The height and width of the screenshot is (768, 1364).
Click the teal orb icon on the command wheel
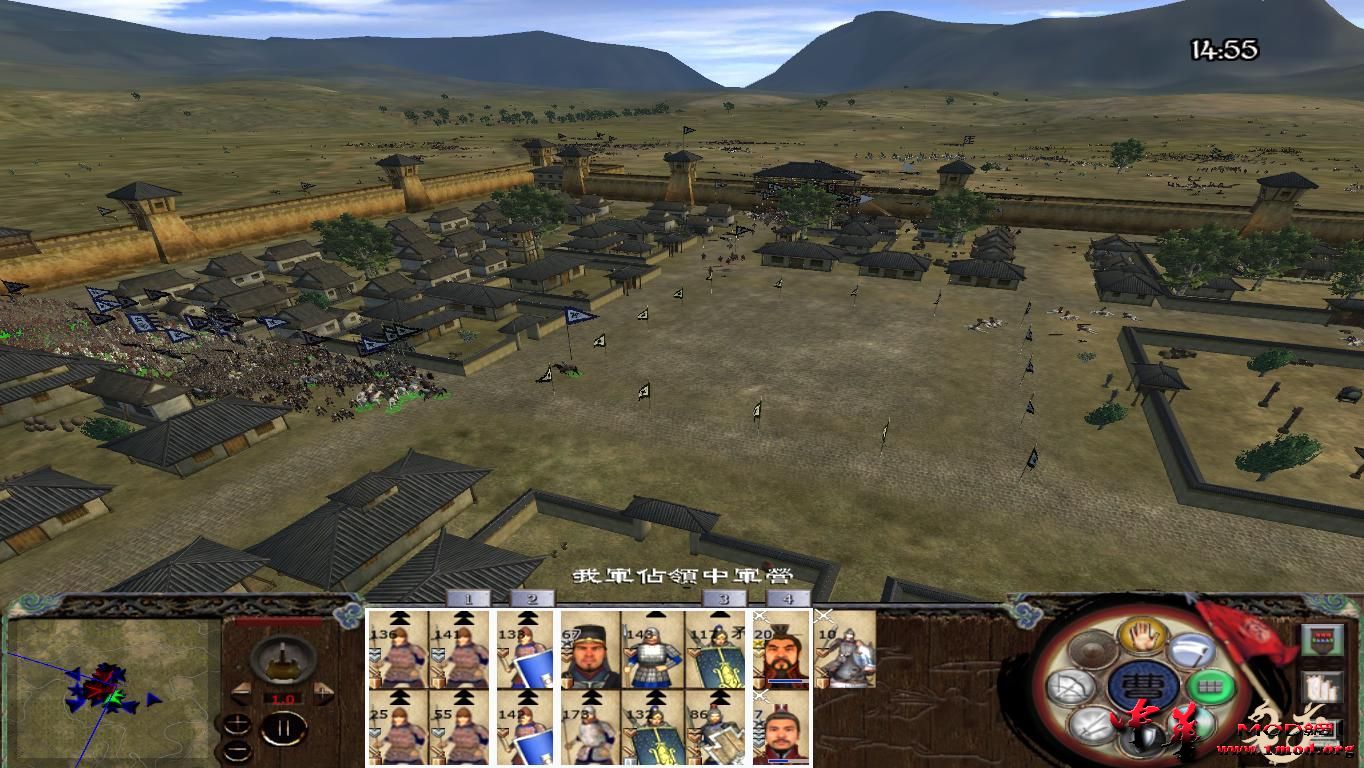pos(1192,723)
